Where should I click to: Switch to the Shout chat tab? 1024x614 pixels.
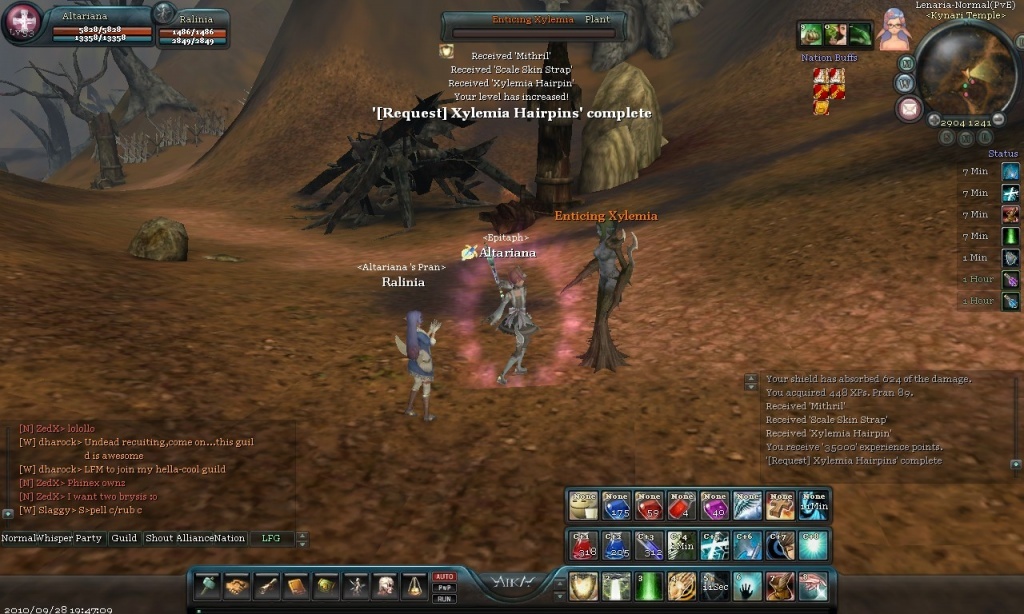(159, 538)
